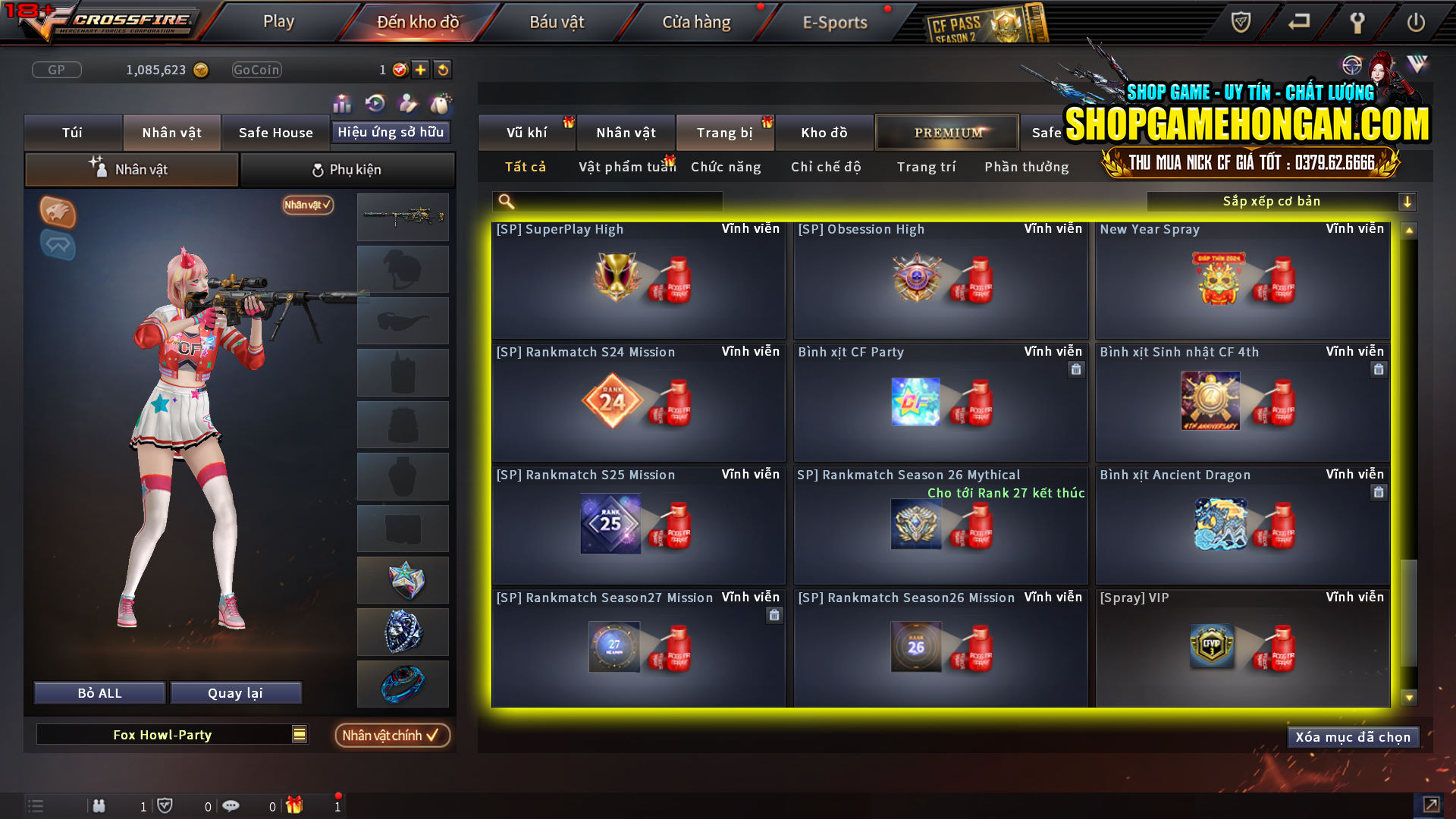This screenshot has height=819, width=1456.
Task: Open the chat bubble icon at the bottom
Action: 231,805
